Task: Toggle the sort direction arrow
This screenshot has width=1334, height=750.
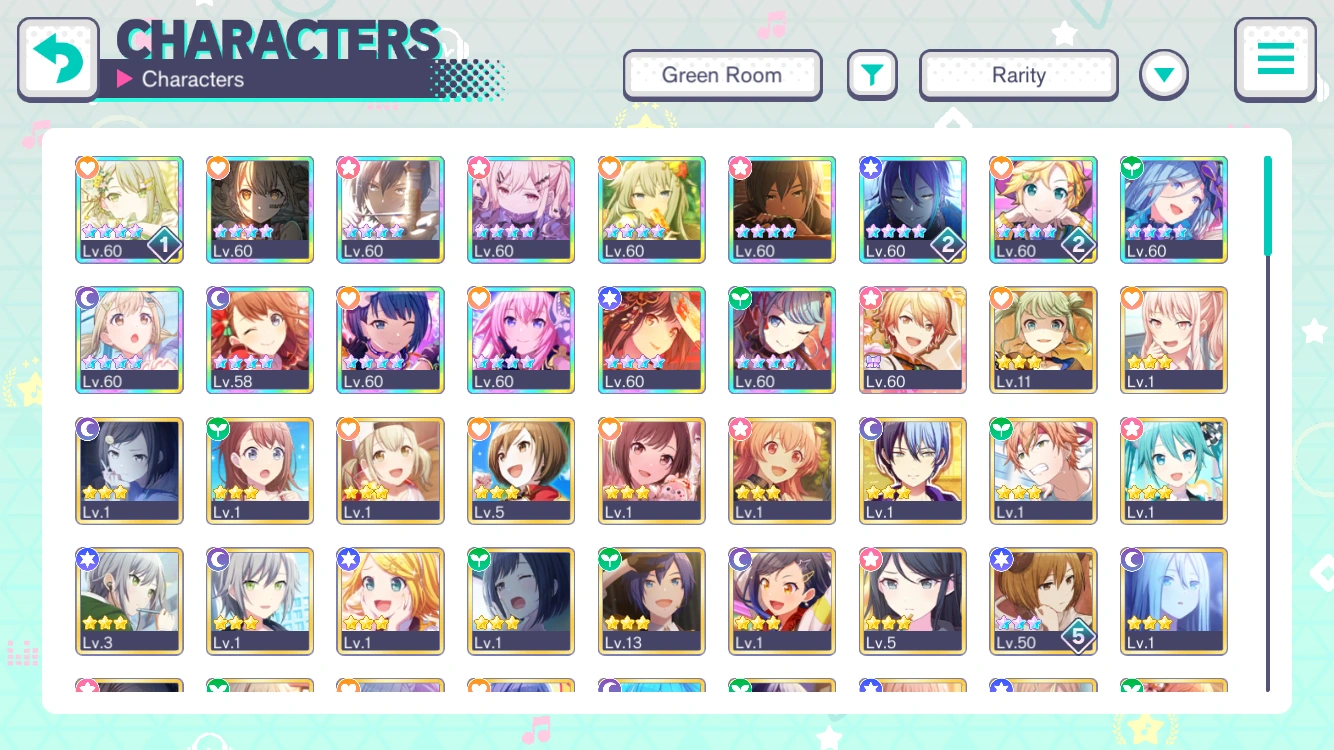Action: point(1164,74)
